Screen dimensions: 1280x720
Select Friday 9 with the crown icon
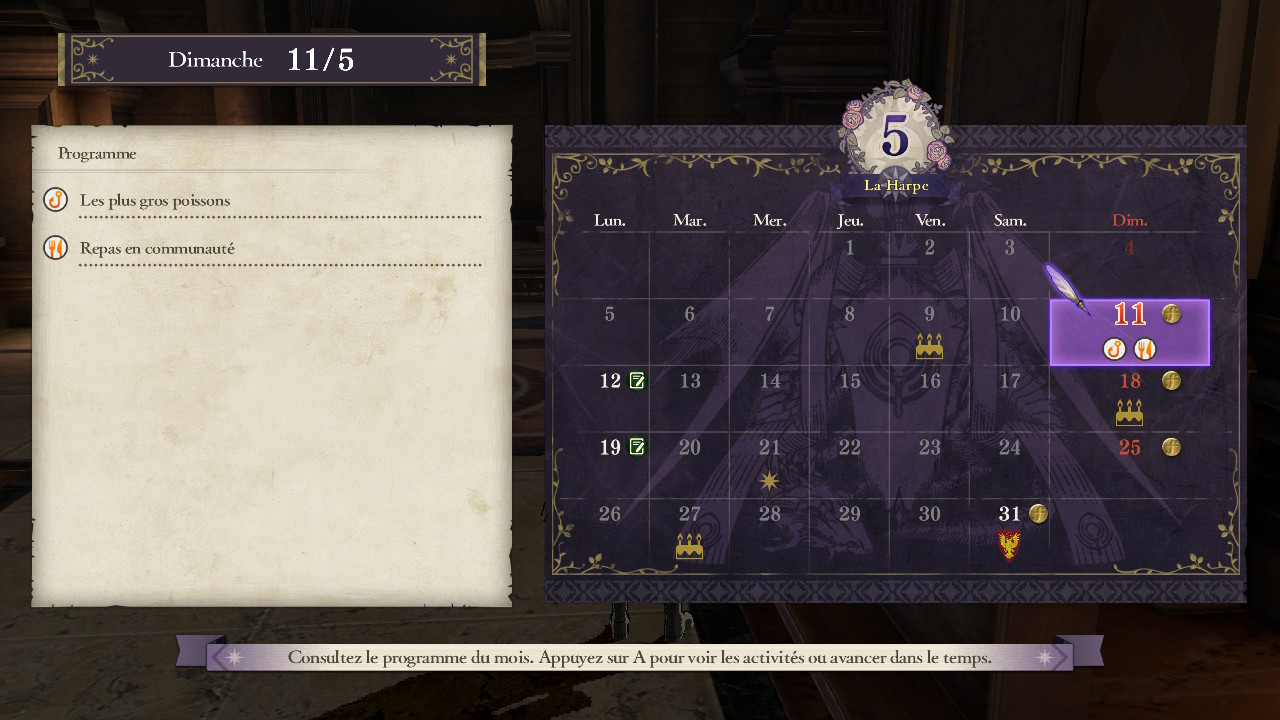tap(929, 332)
